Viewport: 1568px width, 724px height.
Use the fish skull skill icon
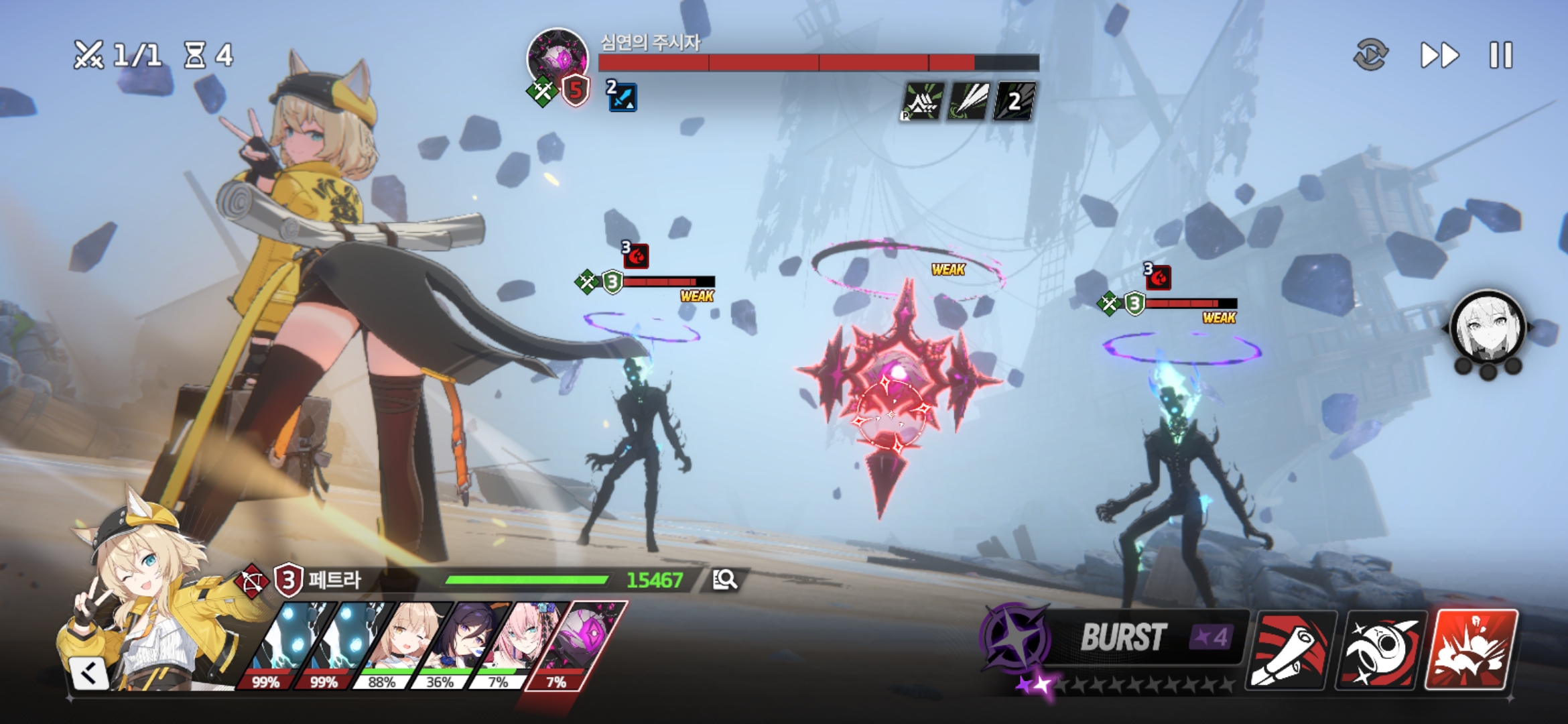(x=1380, y=649)
